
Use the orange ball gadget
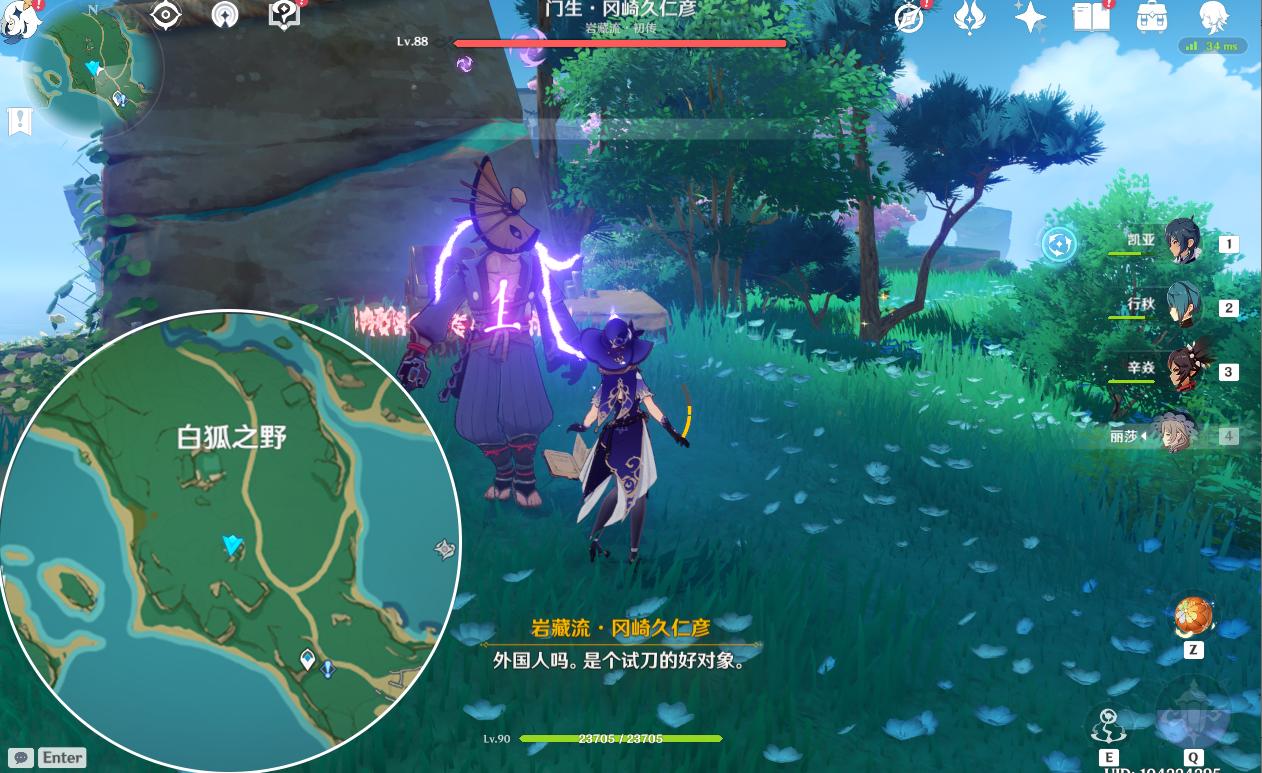(x=1193, y=617)
